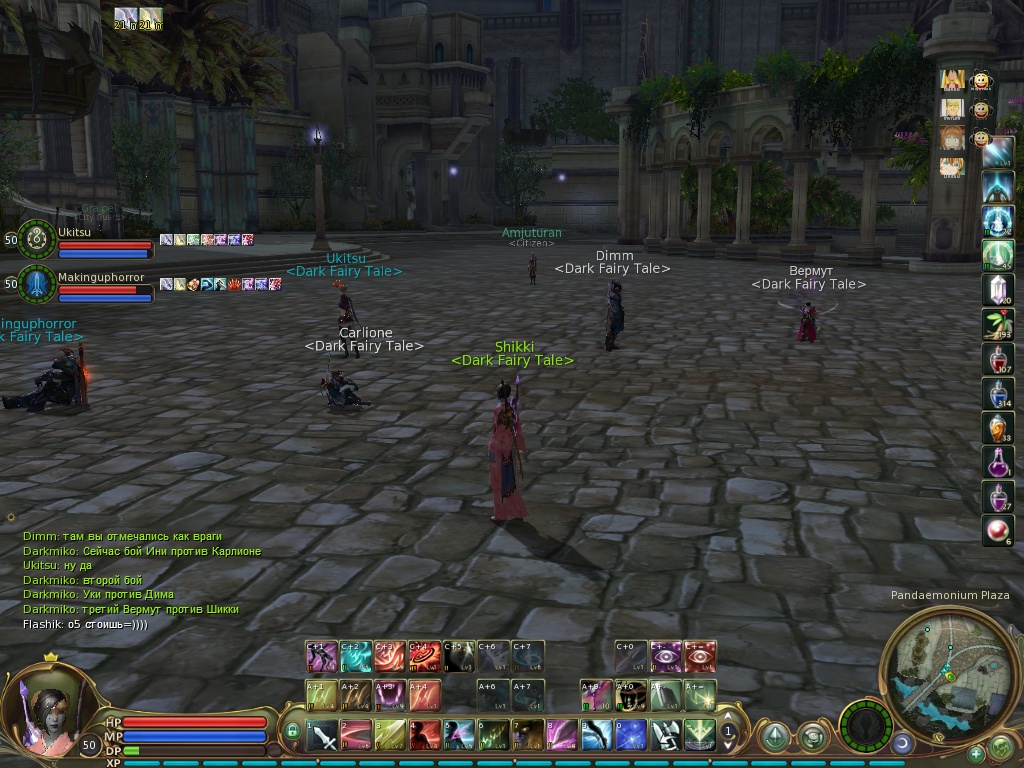The image size is (1024, 768).
Task: Click the green plus button below the minimap
Action: point(976,753)
